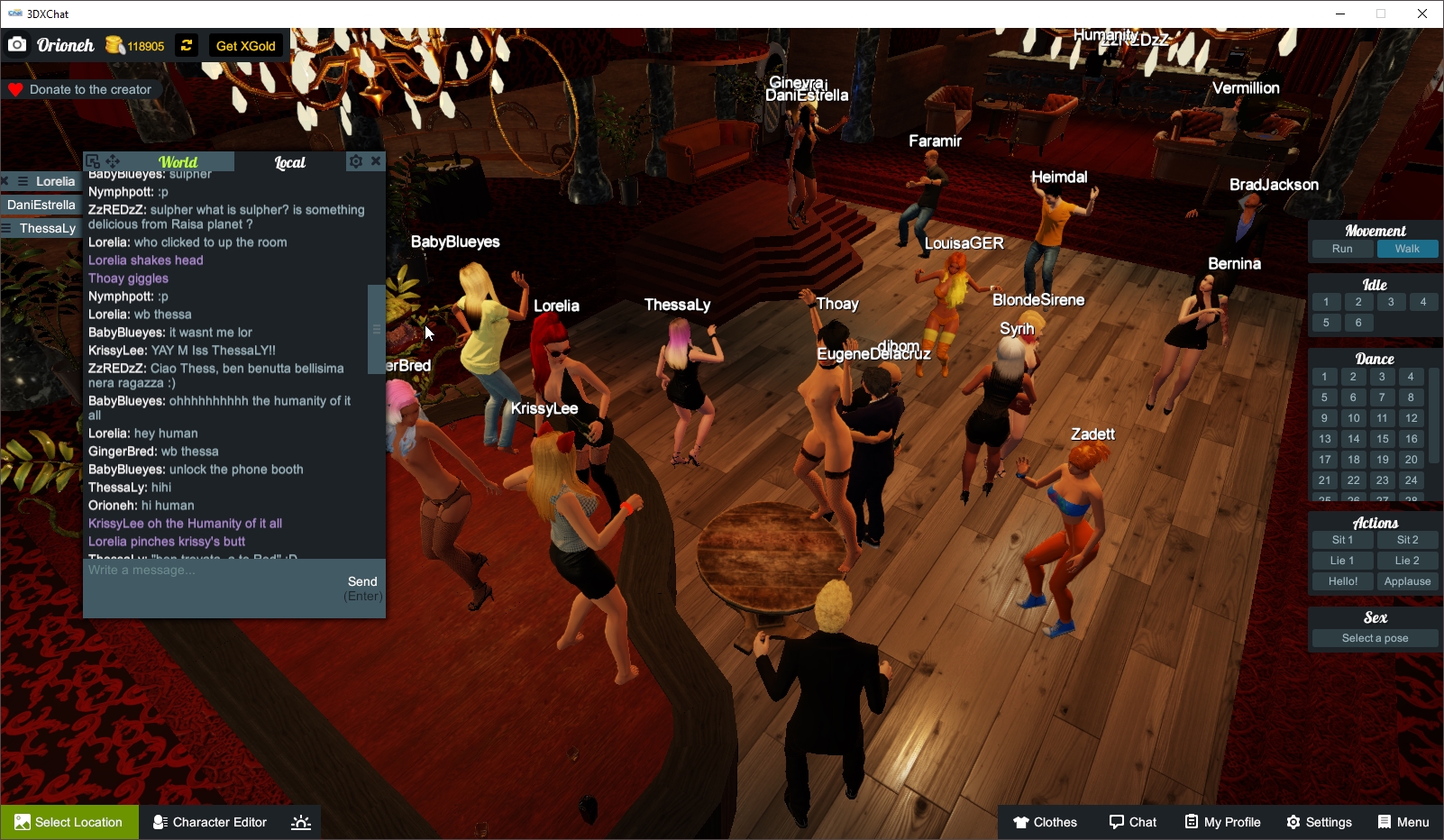This screenshot has height=840, width=1444.
Task: Click Donate to the creator
Action: click(82, 89)
